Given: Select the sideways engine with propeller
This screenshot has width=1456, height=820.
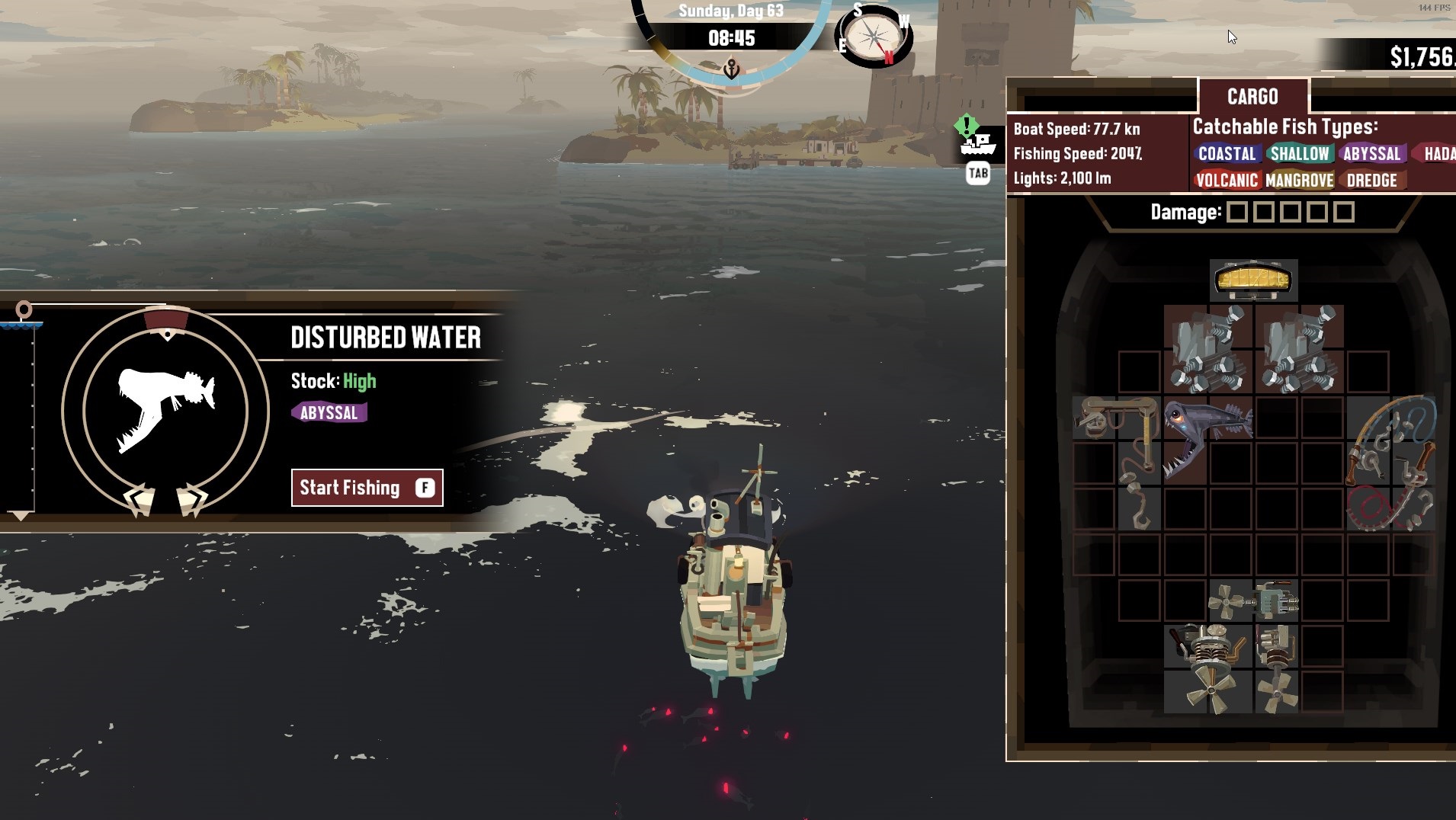Looking at the screenshot, I should point(1252,601).
